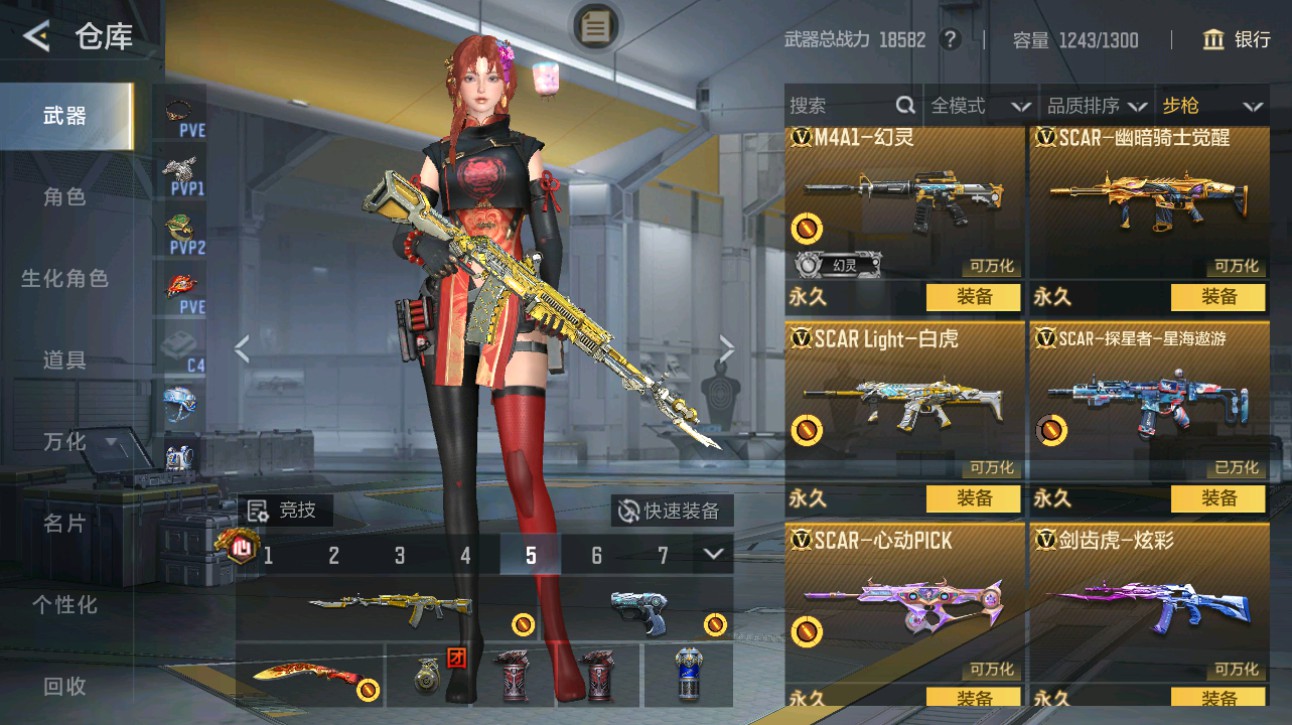Select the C4 bag slot
This screenshot has height=725, width=1292.
pos(185,349)
